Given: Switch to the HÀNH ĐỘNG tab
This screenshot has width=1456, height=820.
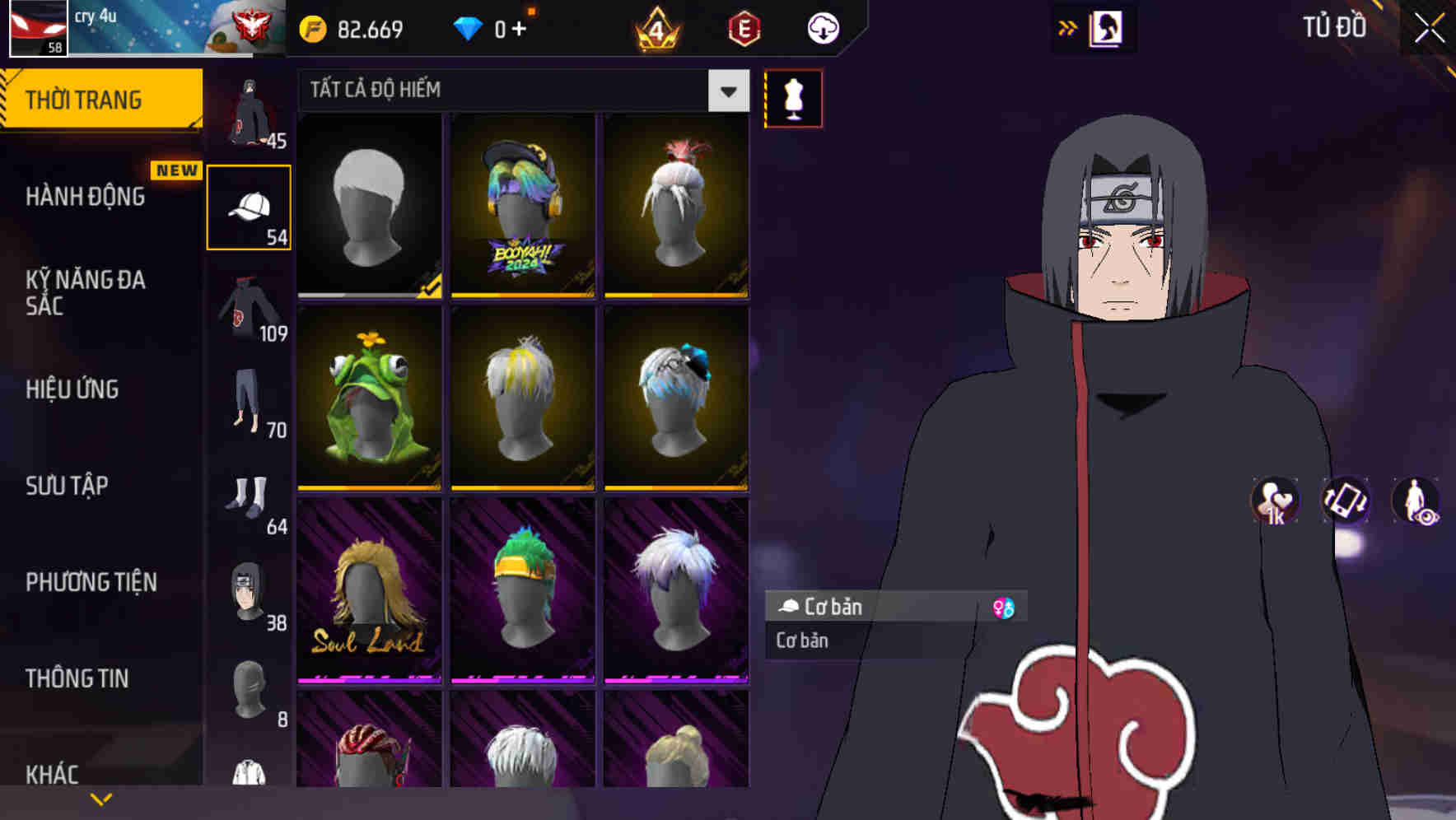Looking at the screenshot, I should (82, 195).
